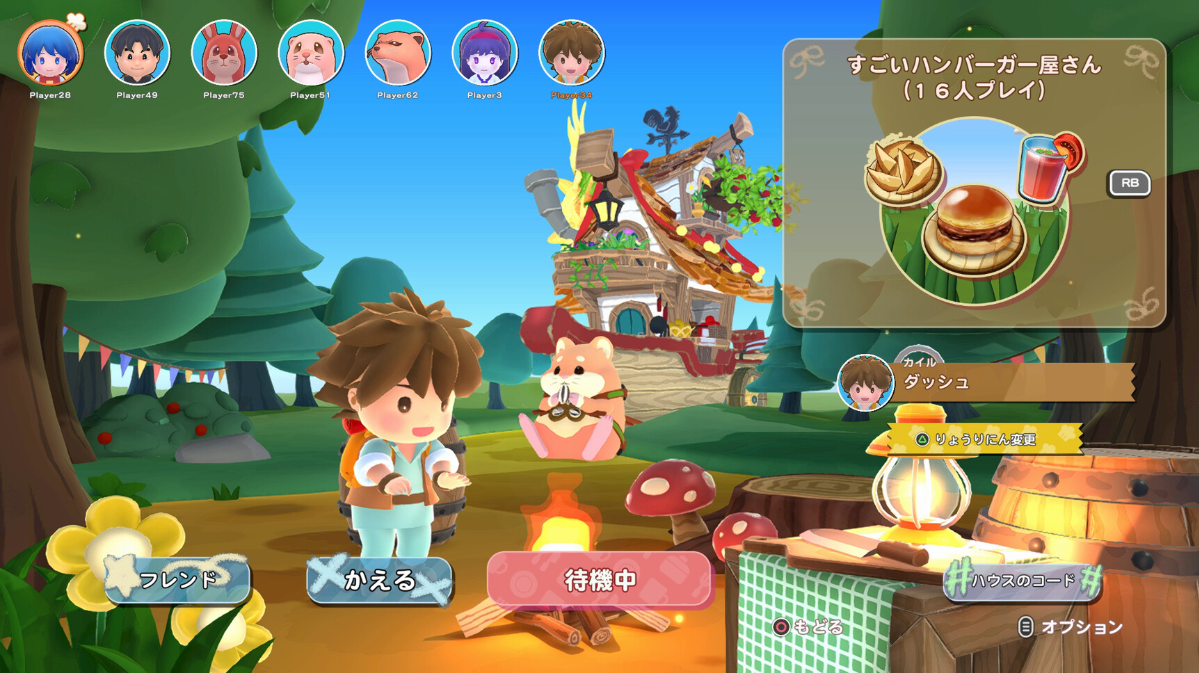Image resolution: width=1199 pixels, height=673 pixels.
Task: Pick Player75's red rabbit avatar
Action: click(224, 53)
